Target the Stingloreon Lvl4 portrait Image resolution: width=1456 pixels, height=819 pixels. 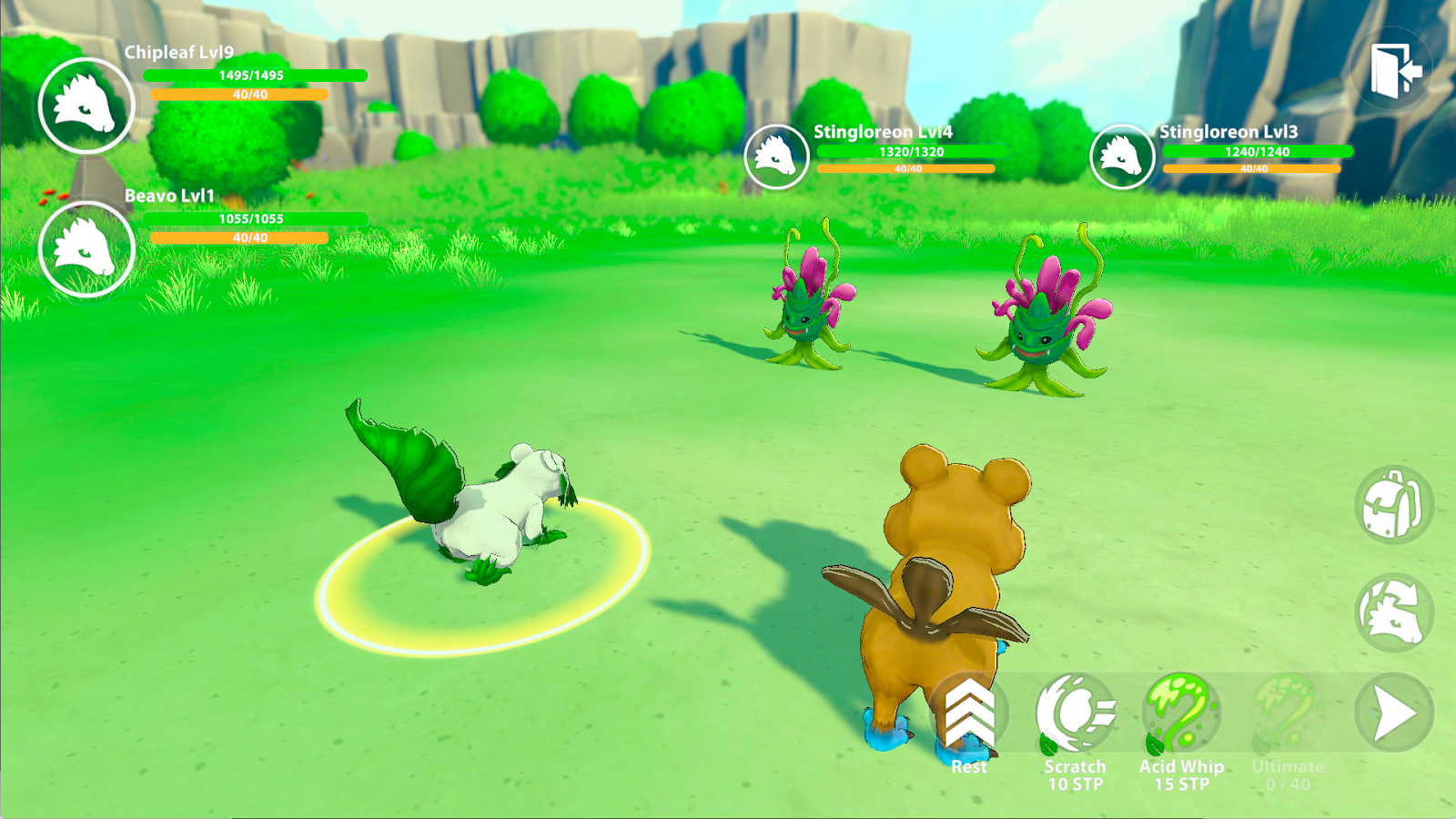(x=776, y=157)
